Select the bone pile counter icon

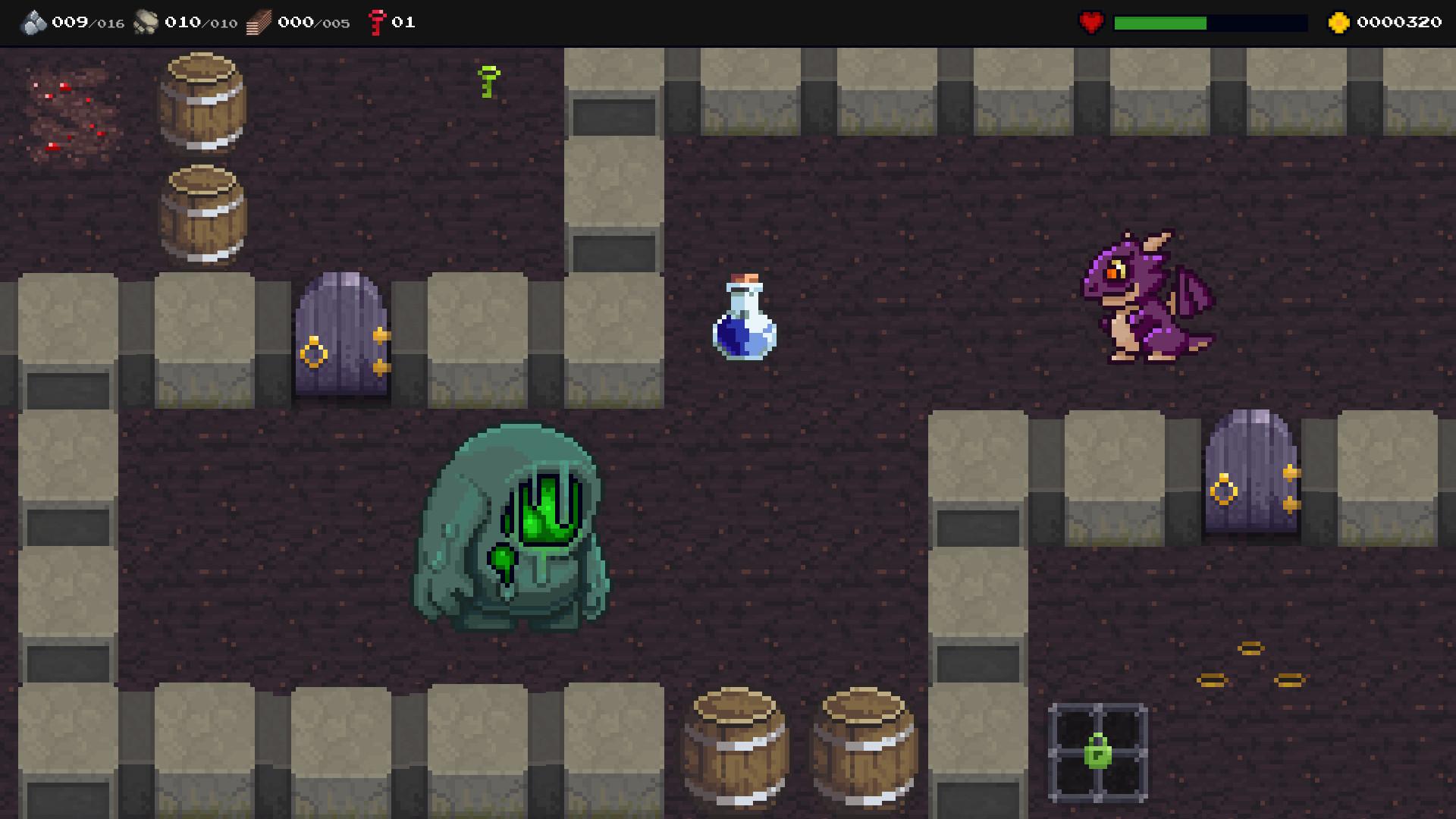146,21
